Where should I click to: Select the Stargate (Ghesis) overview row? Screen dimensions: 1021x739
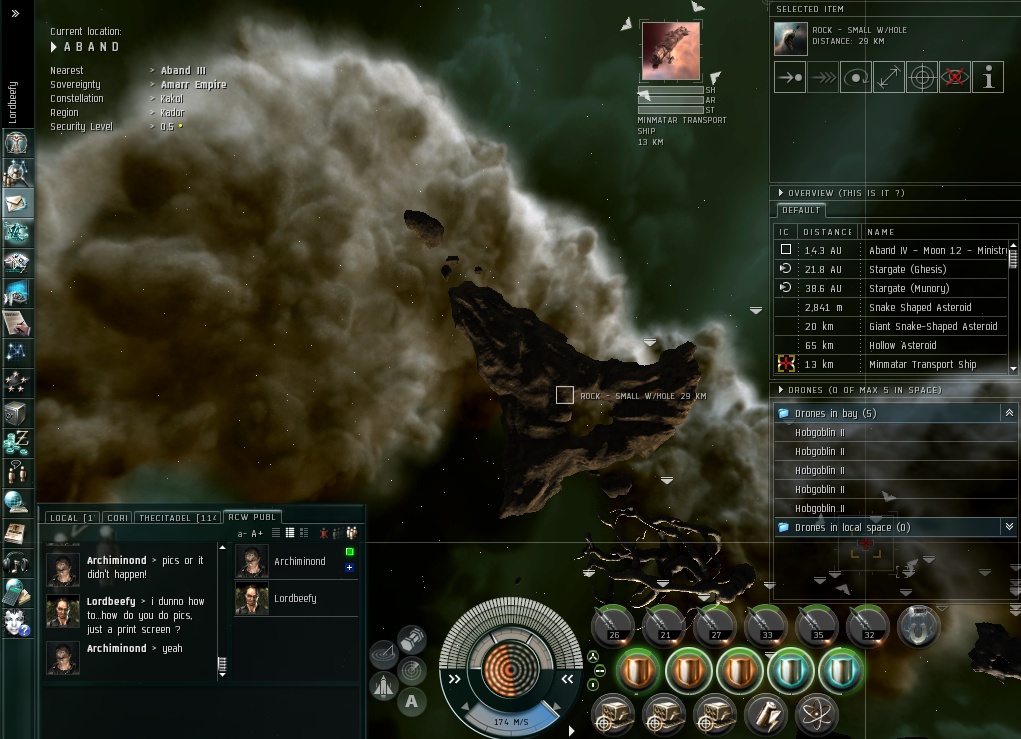click(906, 269)
